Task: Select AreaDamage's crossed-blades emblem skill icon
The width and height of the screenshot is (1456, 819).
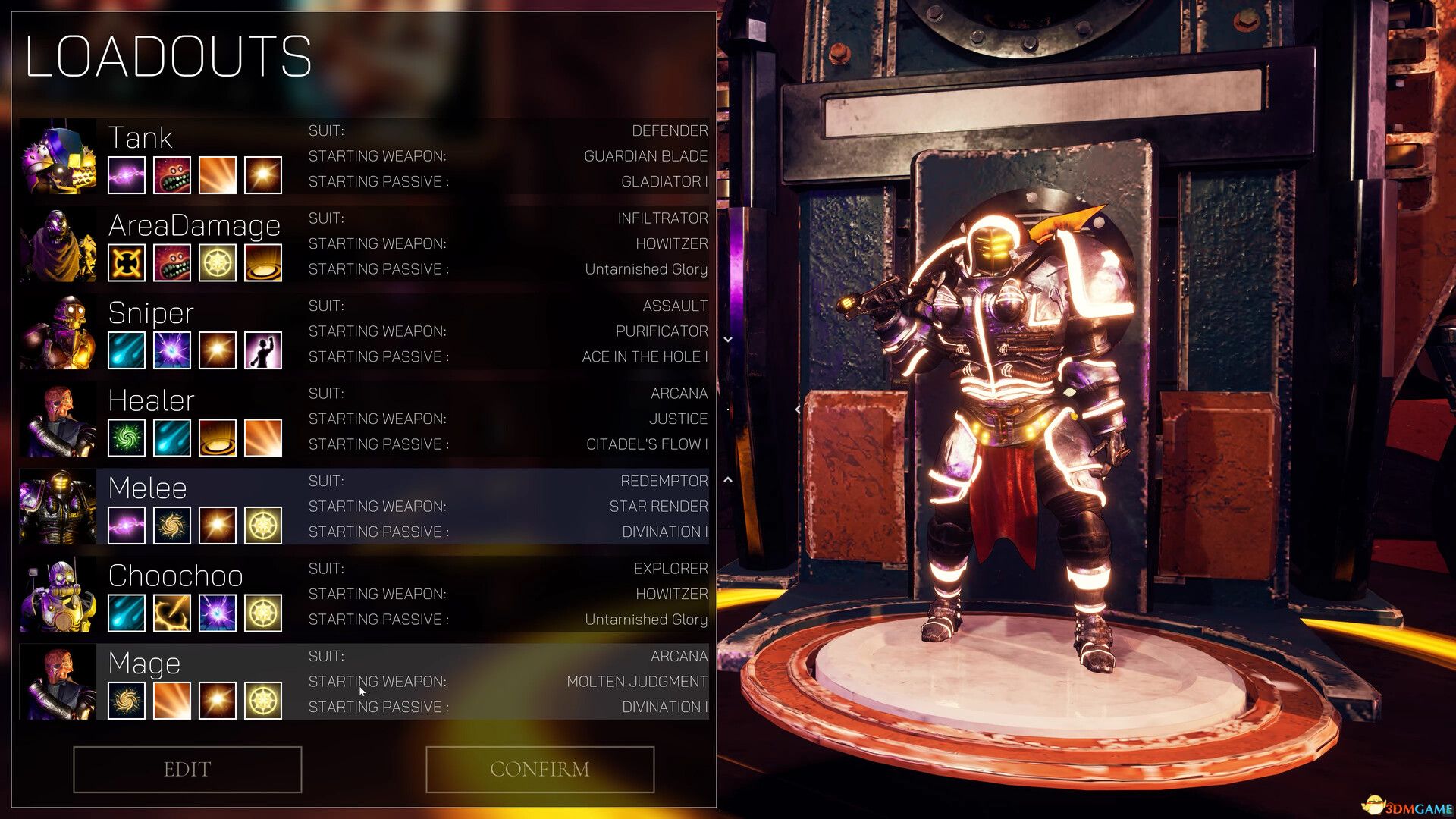Action: (x=126, y=262)
